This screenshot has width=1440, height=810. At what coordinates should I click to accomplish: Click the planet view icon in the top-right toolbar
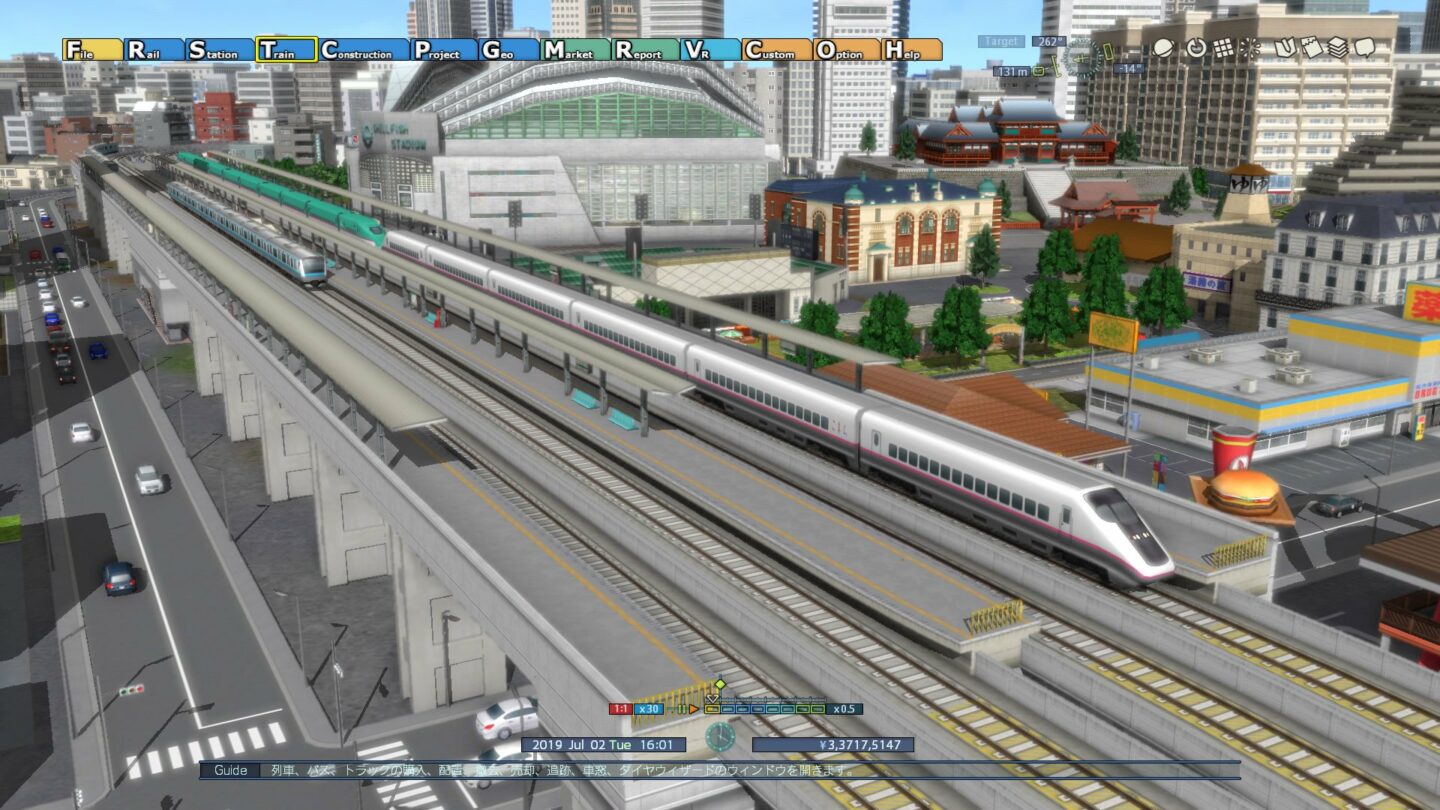click(x=1163, y=48)
